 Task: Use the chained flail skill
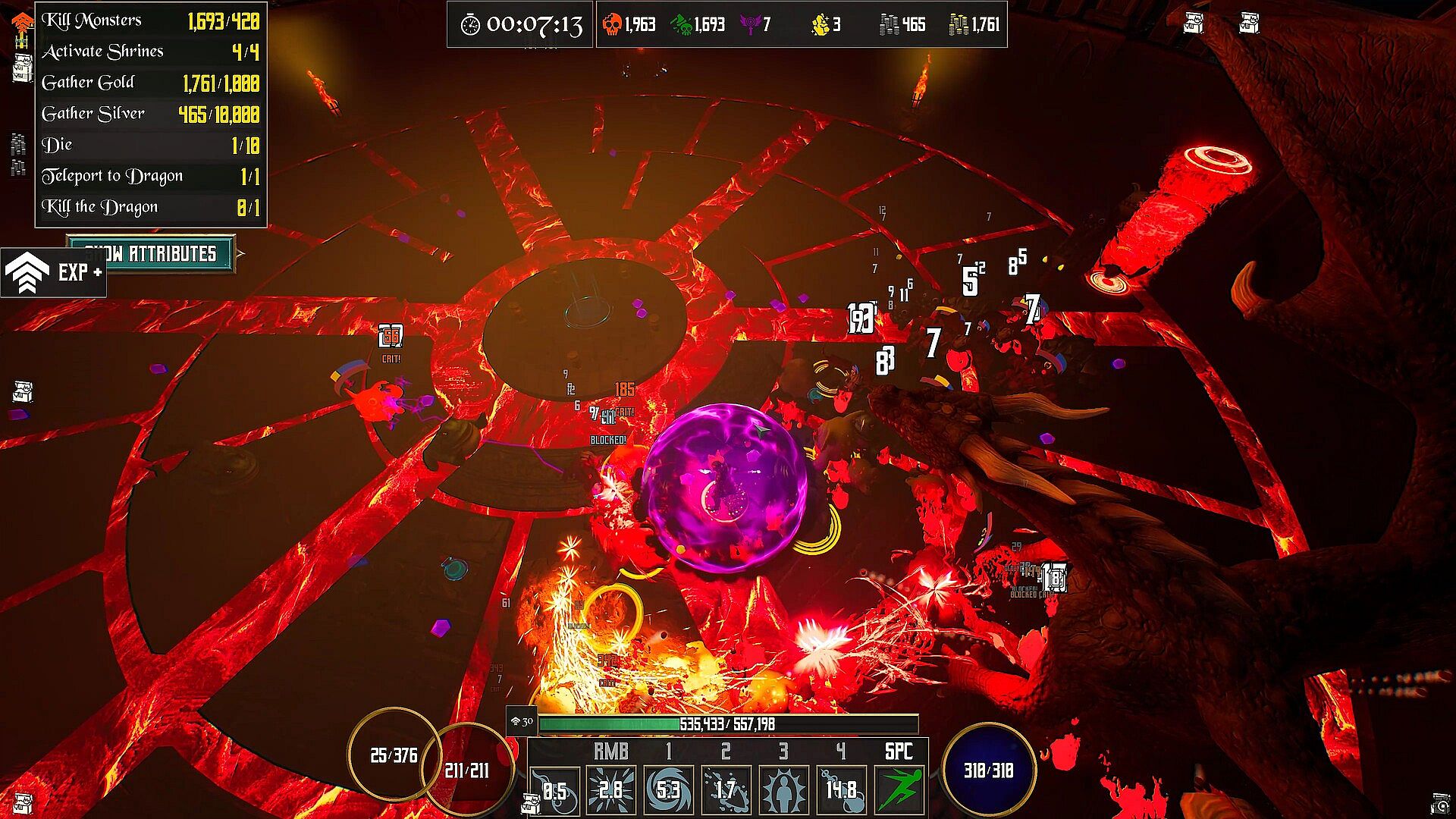pos(841,790)
